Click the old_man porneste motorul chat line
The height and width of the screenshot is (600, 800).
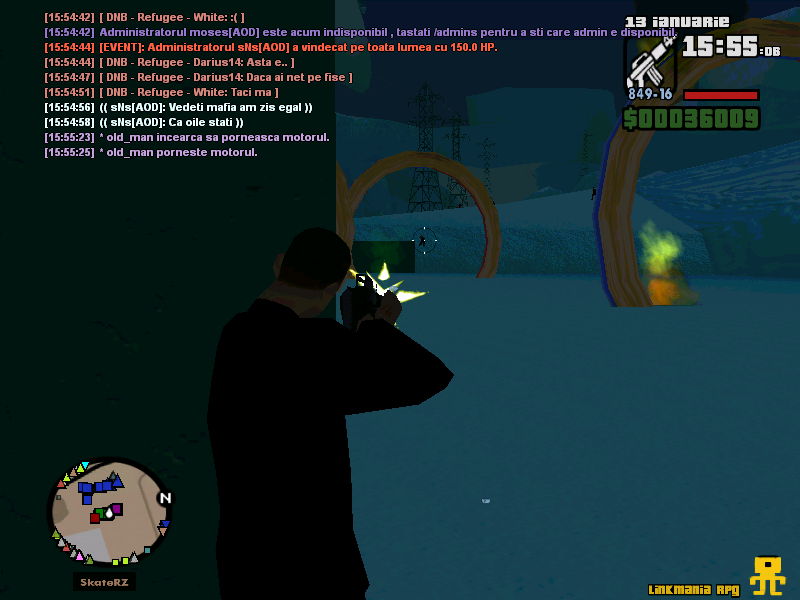tap(150, 152)
